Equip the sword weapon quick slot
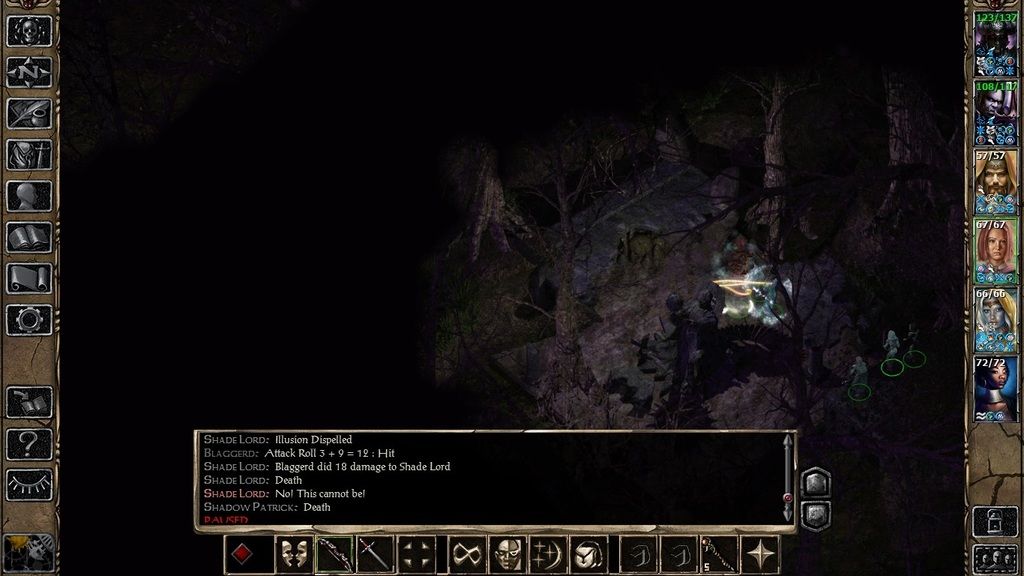The image size is (1024, 576). tap(375, 554)
